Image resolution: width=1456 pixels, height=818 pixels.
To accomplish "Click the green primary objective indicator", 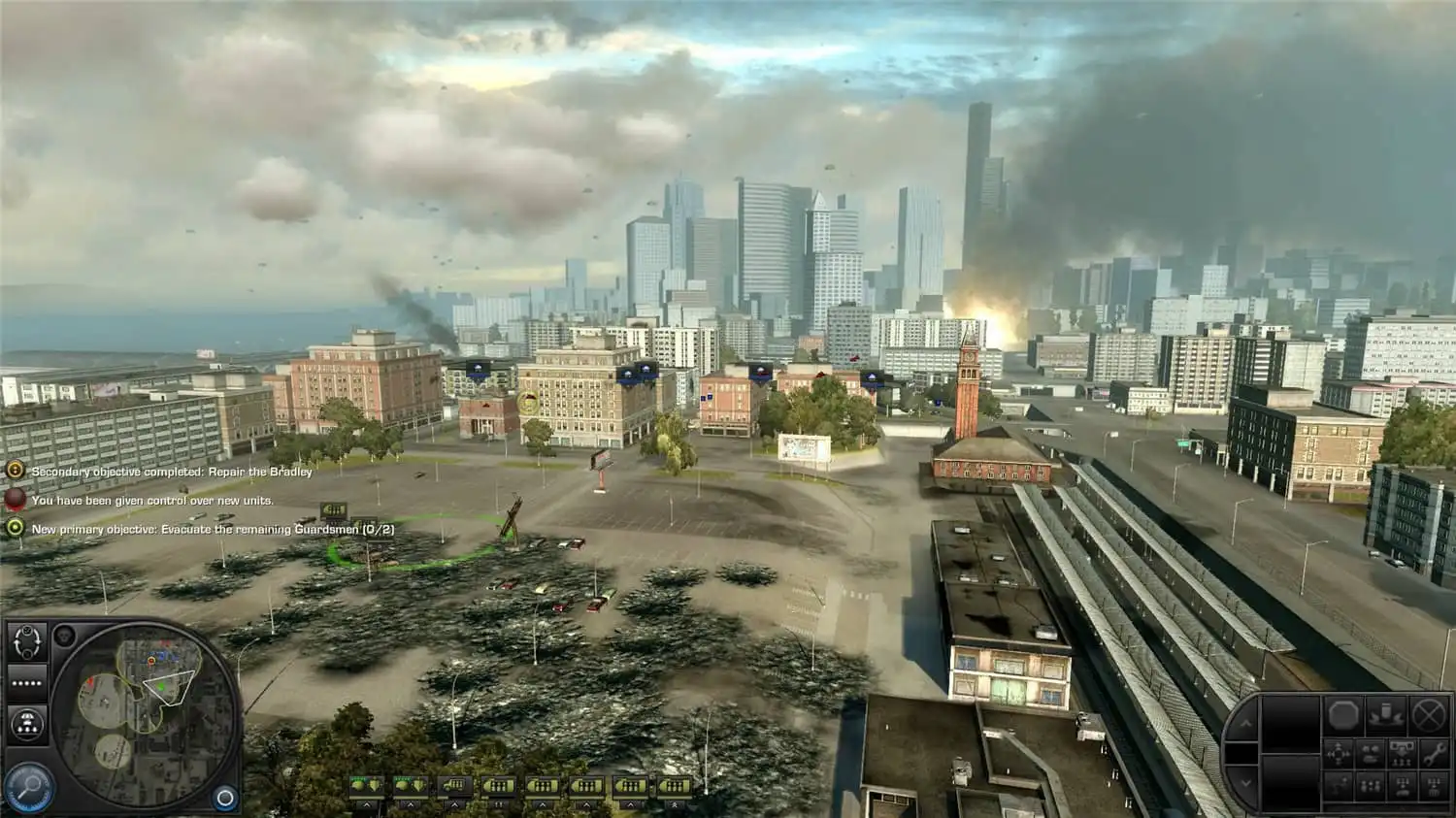I will pos(16,530).
